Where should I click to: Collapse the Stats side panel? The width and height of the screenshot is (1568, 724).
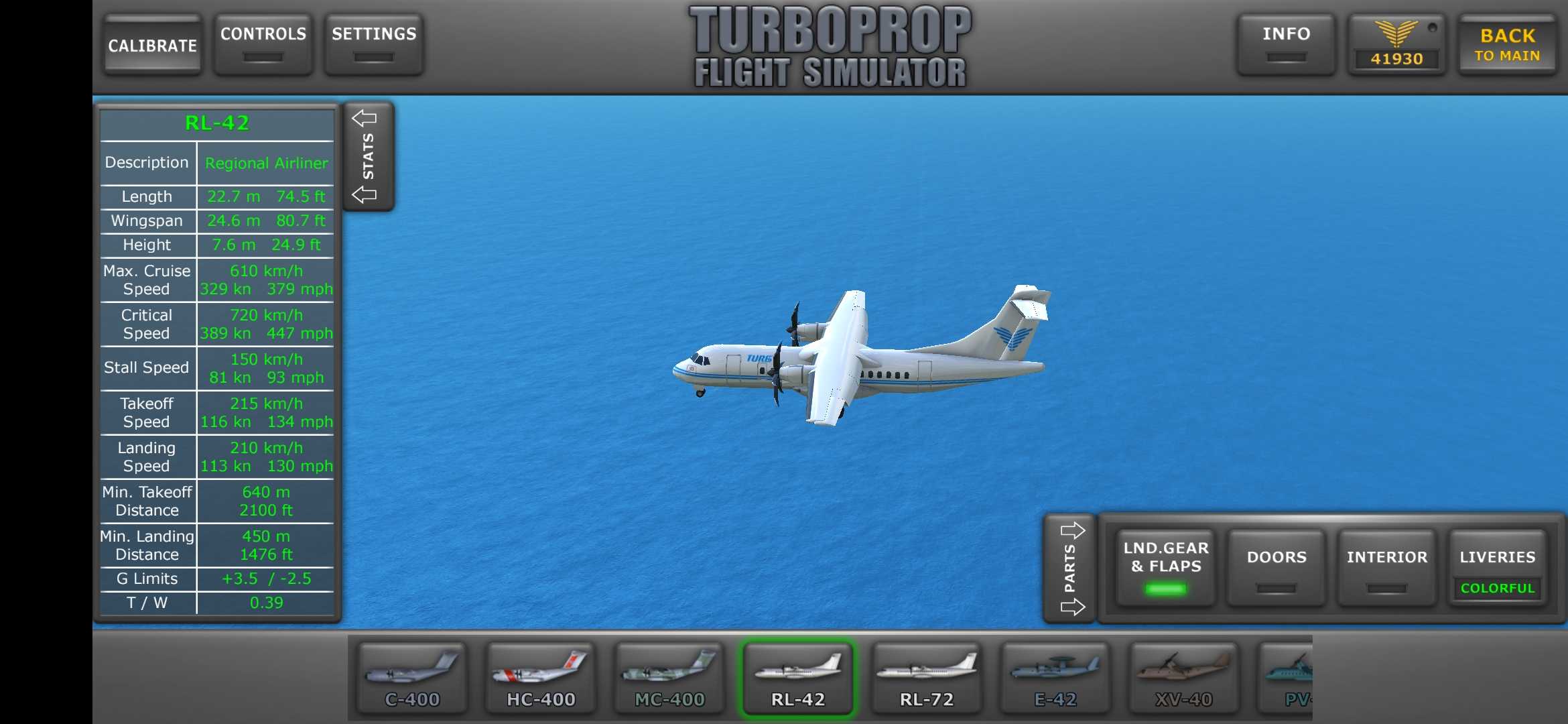(x=368, y=156)
